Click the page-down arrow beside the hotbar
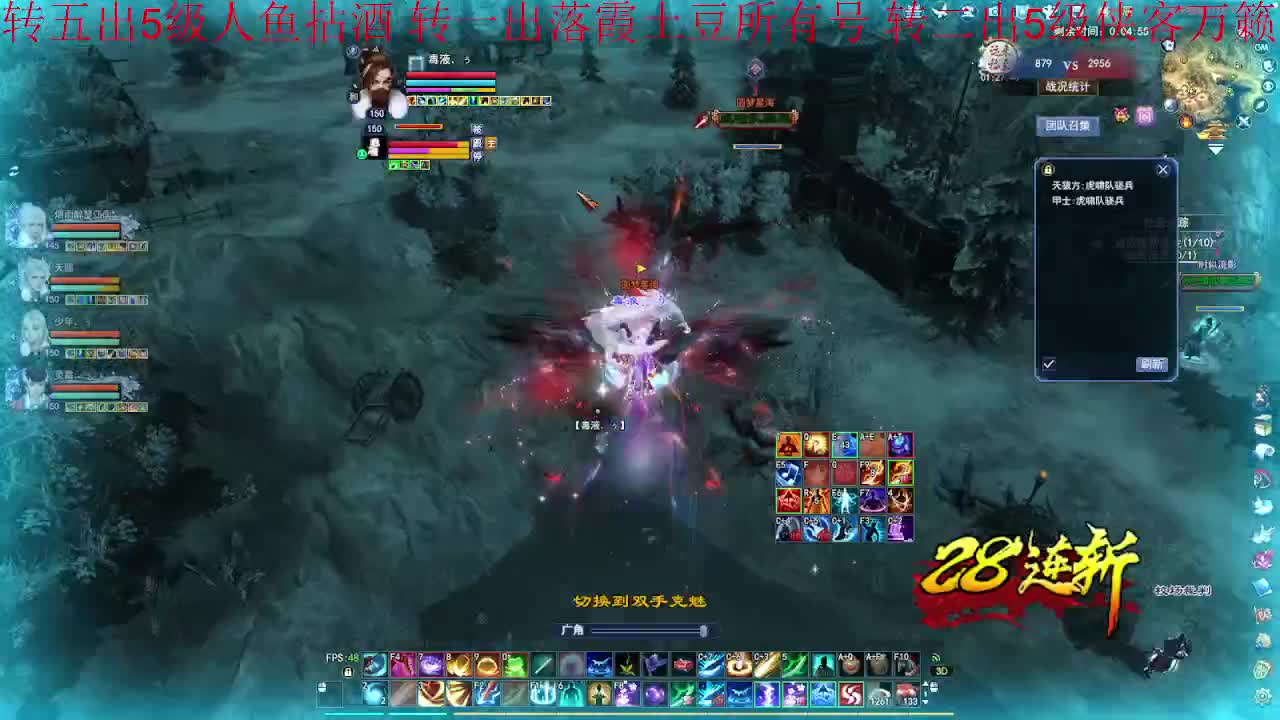The image size is (1280, 720). click(x=927, y=700)
